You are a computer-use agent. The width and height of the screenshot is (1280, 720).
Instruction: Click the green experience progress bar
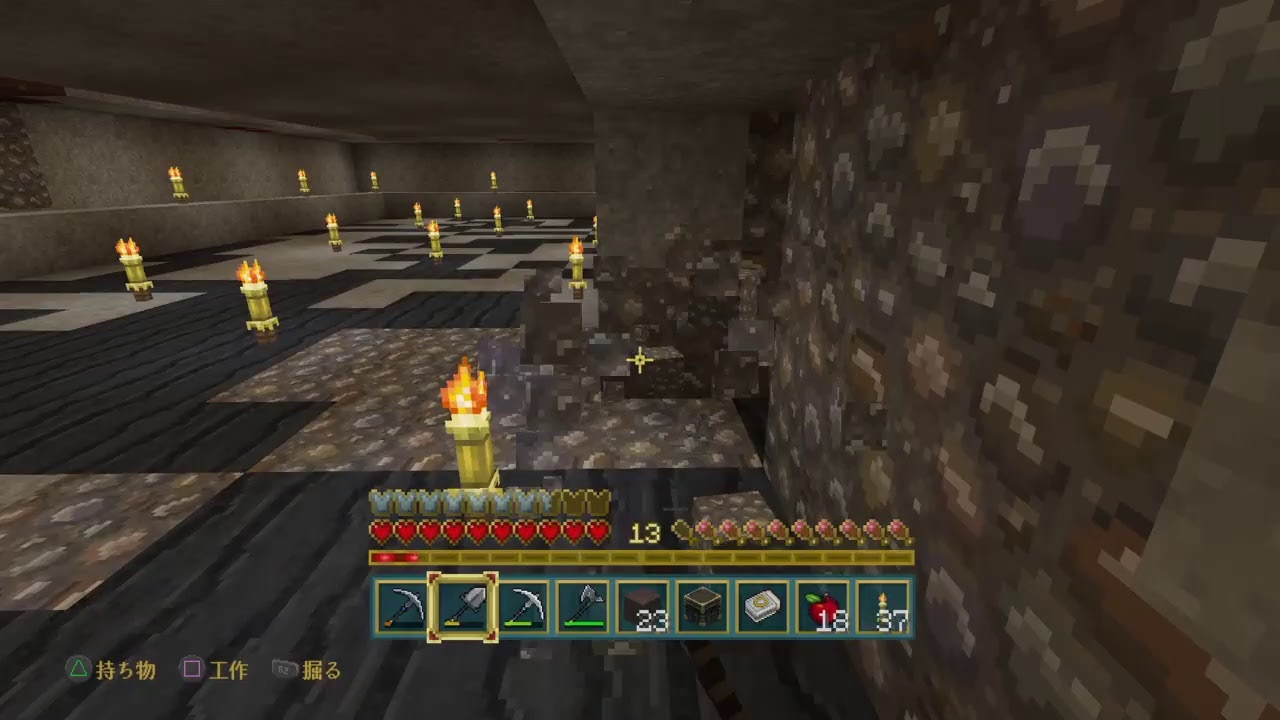pyautogui.click(x=640, y=555)
